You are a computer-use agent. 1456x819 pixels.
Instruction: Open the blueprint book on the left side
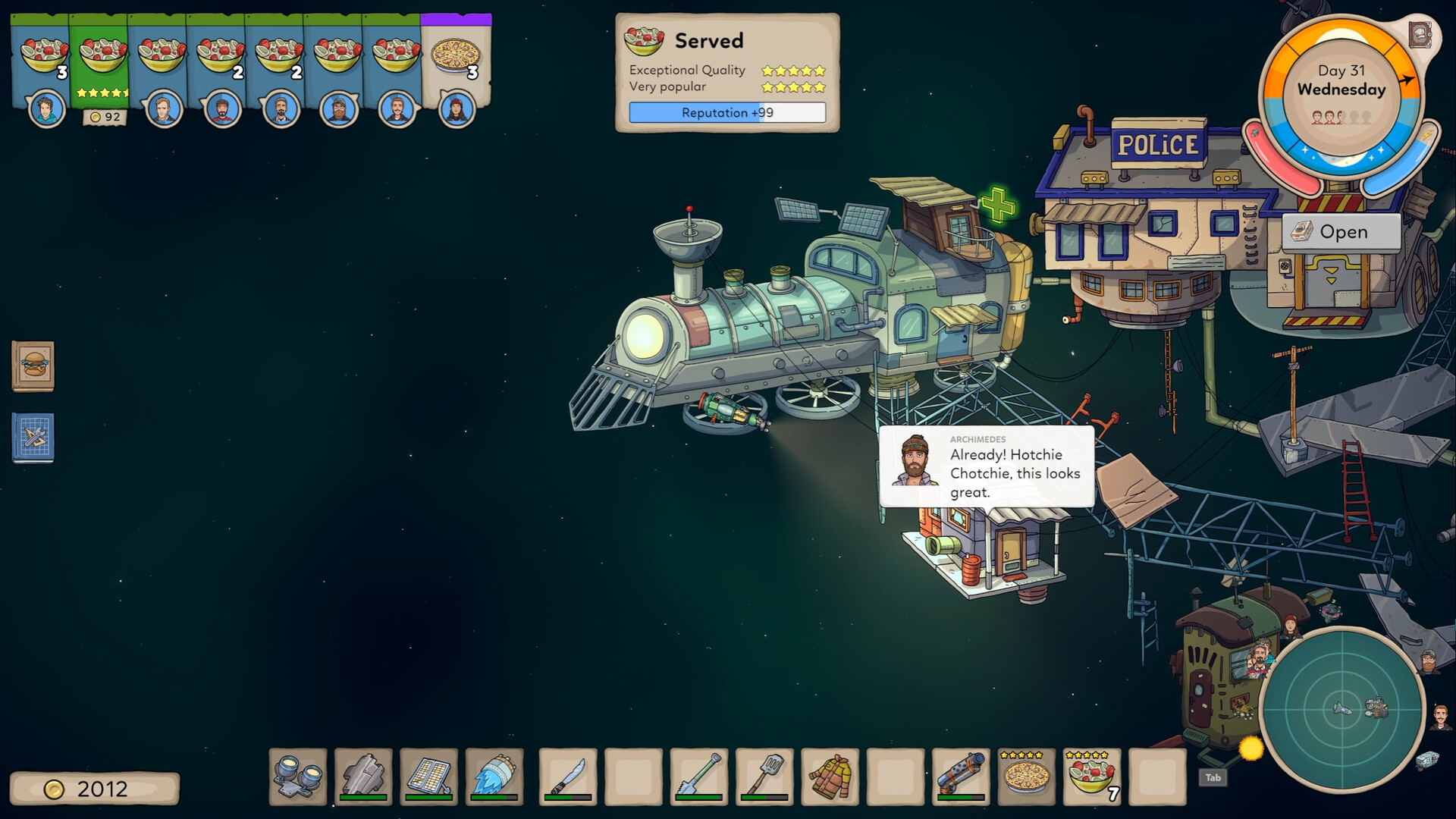click(32, 439)
